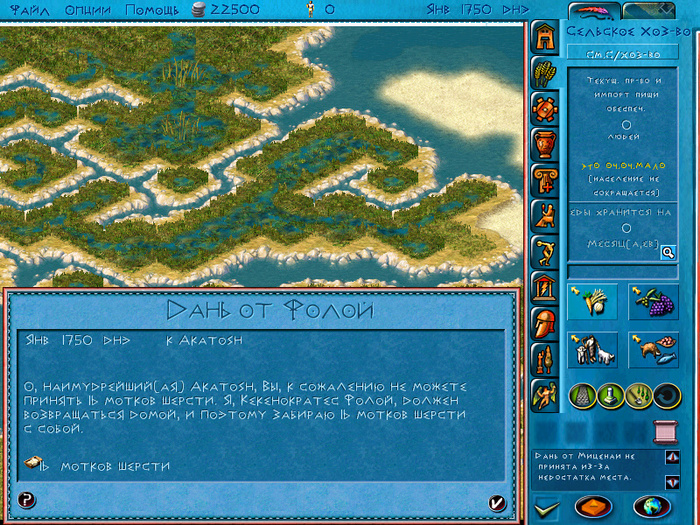Open the industry gear category tab
The image size is (700, 525).
click(x=544, y=108)
